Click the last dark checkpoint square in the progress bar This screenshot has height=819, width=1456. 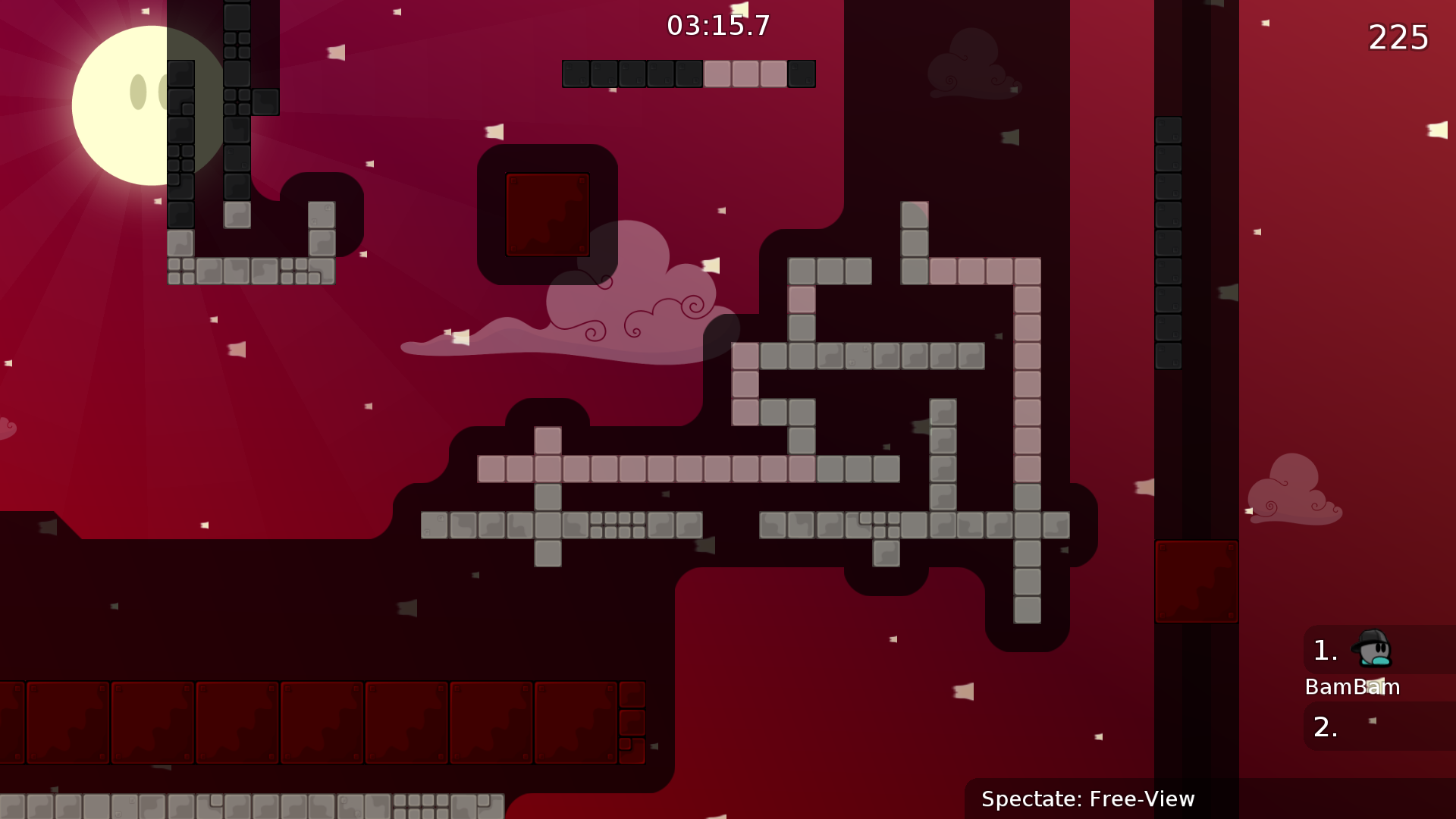802,74
